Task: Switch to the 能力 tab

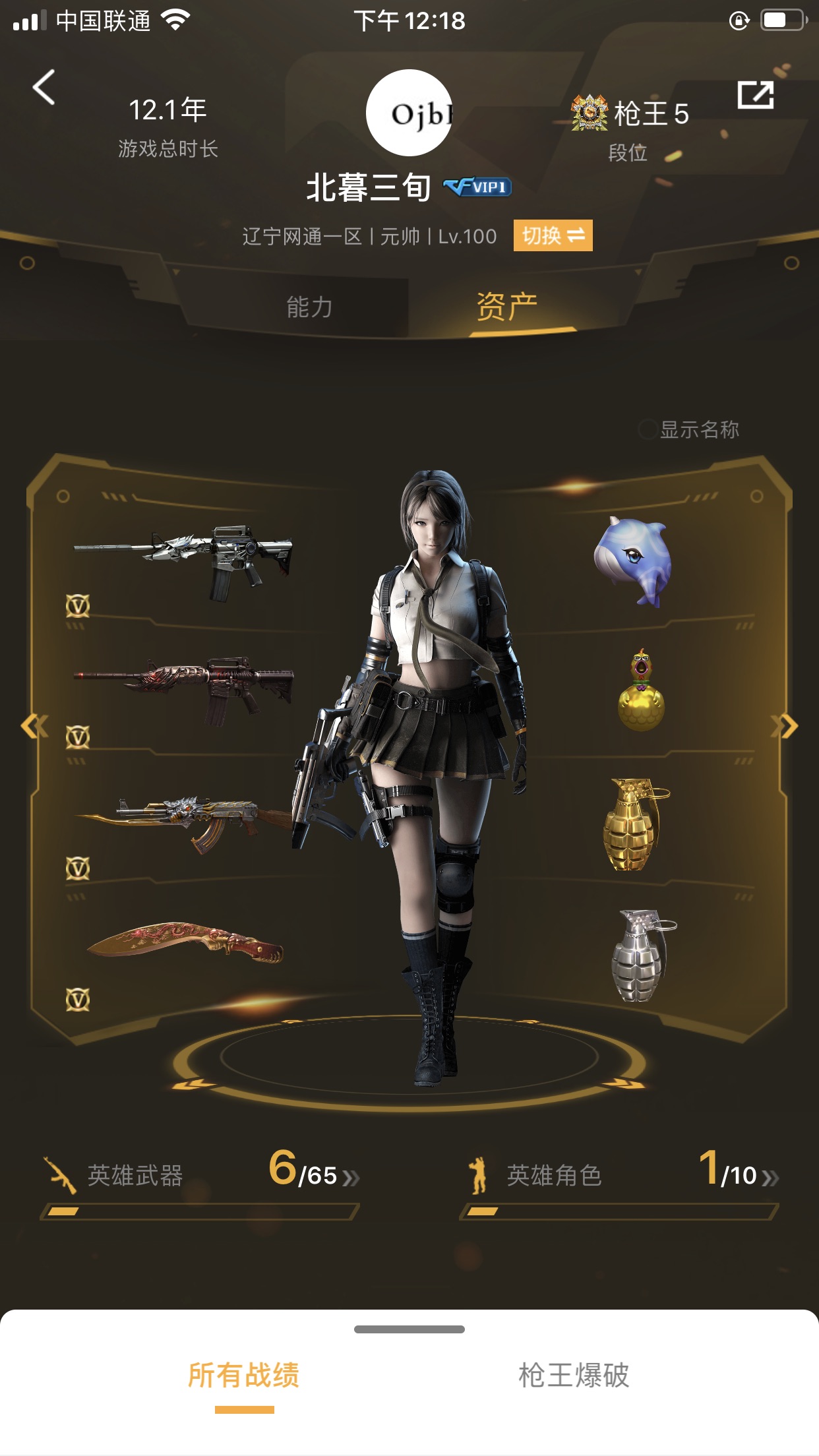Action: pyautogui.click(x=309, y=307)
